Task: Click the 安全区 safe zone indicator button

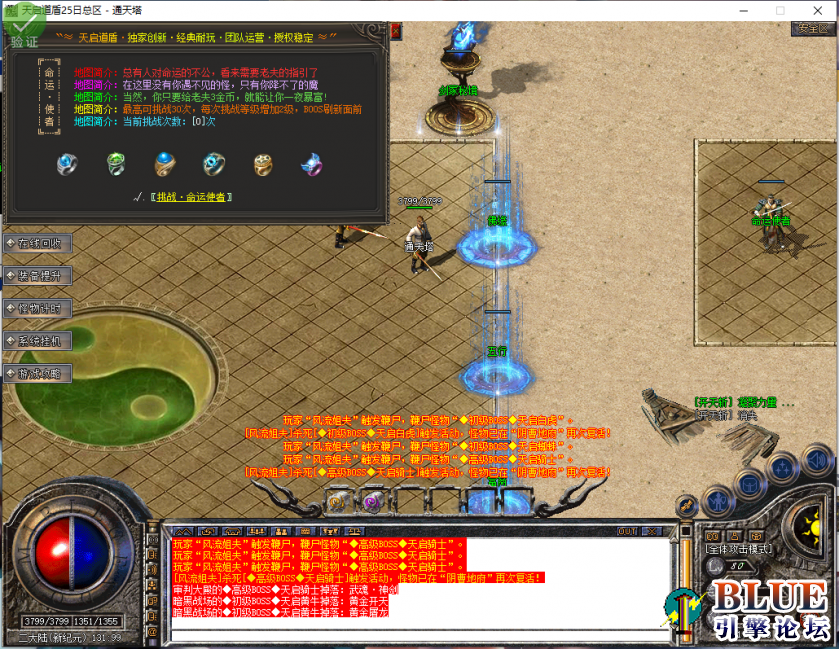Action: [x=812, y=28]
